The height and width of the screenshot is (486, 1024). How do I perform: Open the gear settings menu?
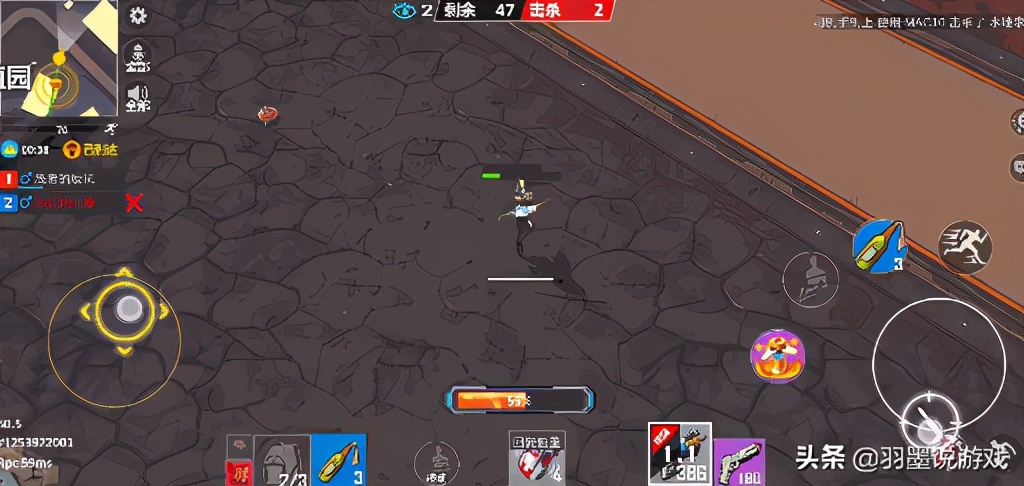[138, 15]
